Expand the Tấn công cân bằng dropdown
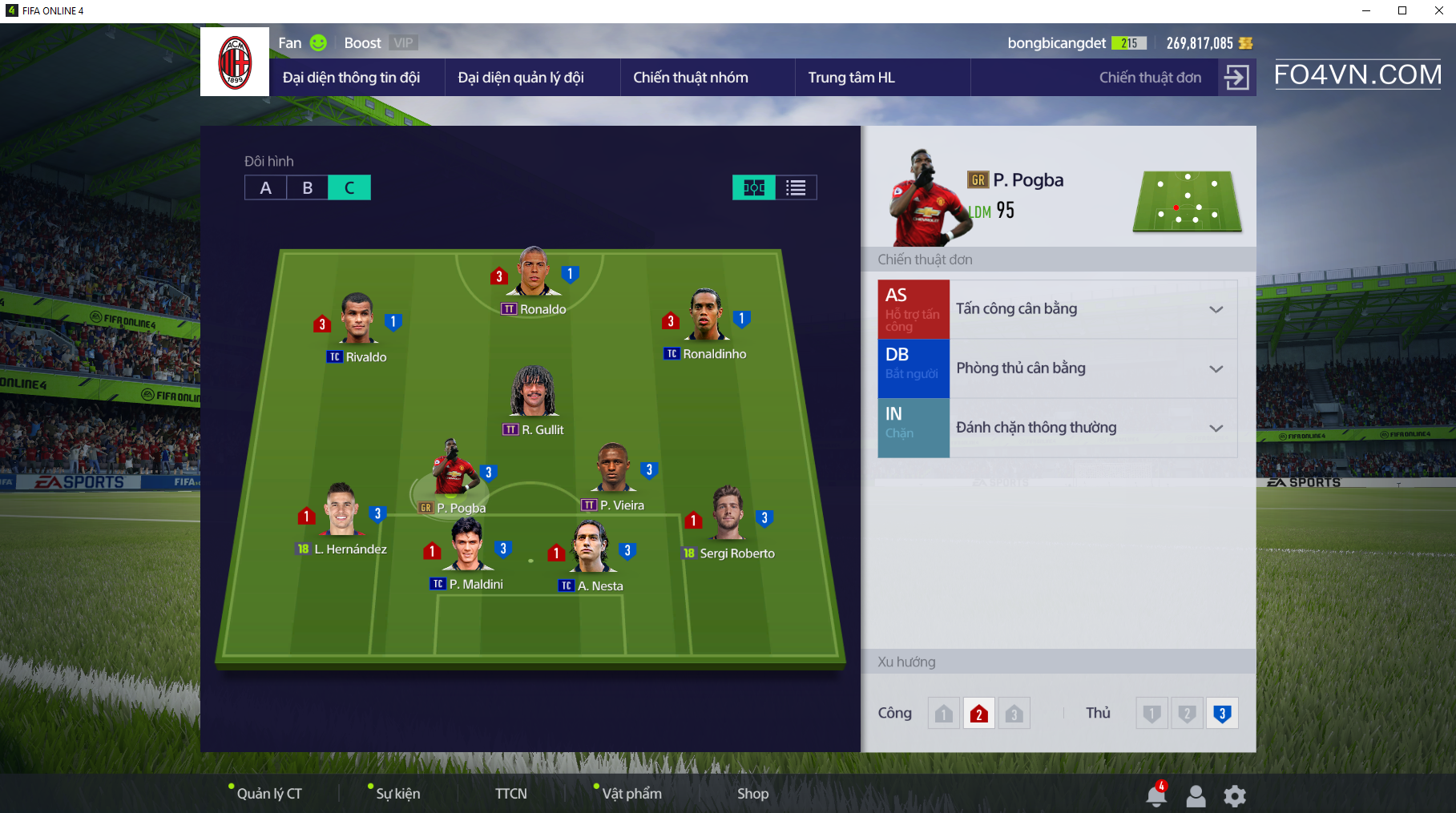The height and width of the screenshot is (813, 1456). point(1216,309)
